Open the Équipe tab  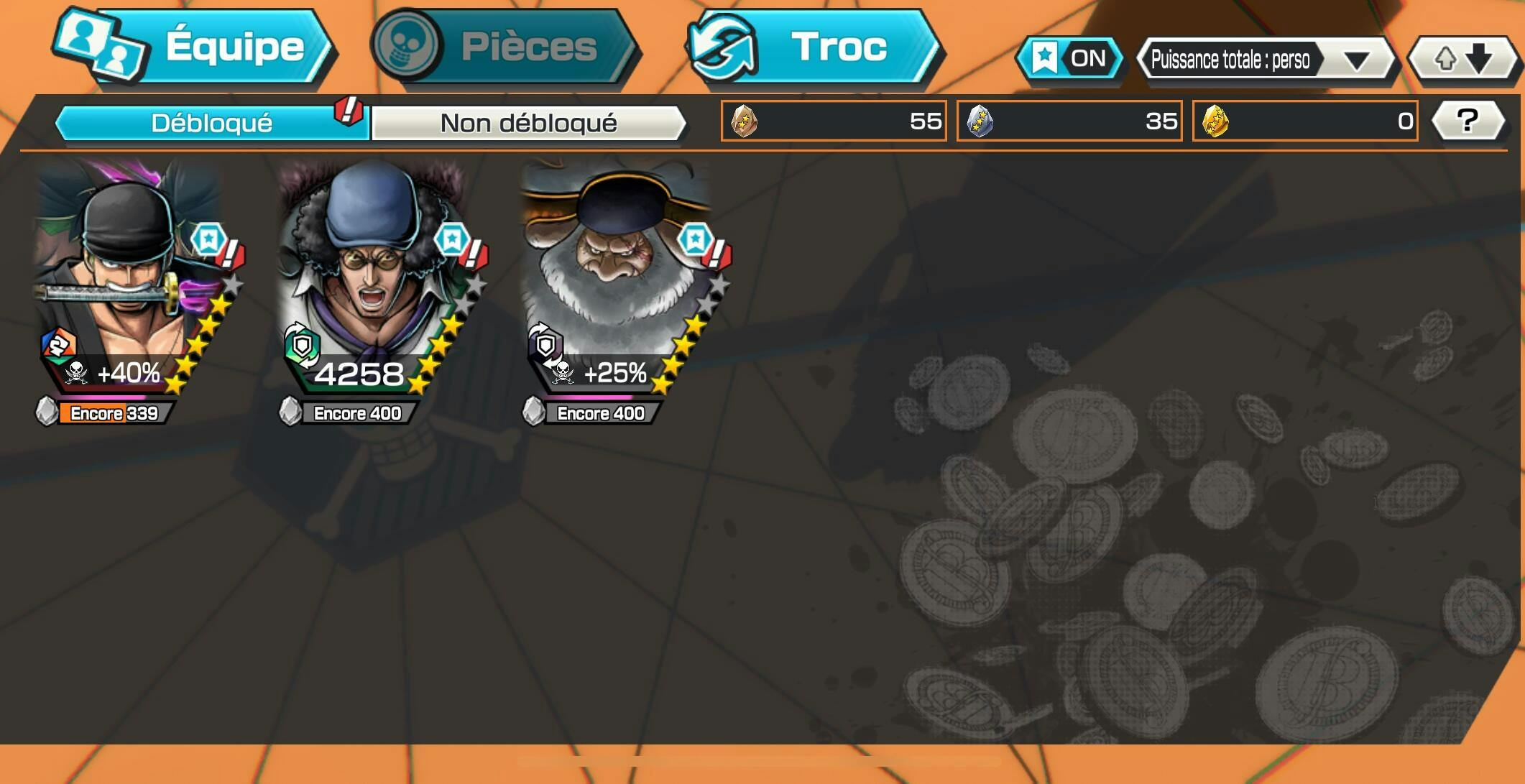coord(194,47)
